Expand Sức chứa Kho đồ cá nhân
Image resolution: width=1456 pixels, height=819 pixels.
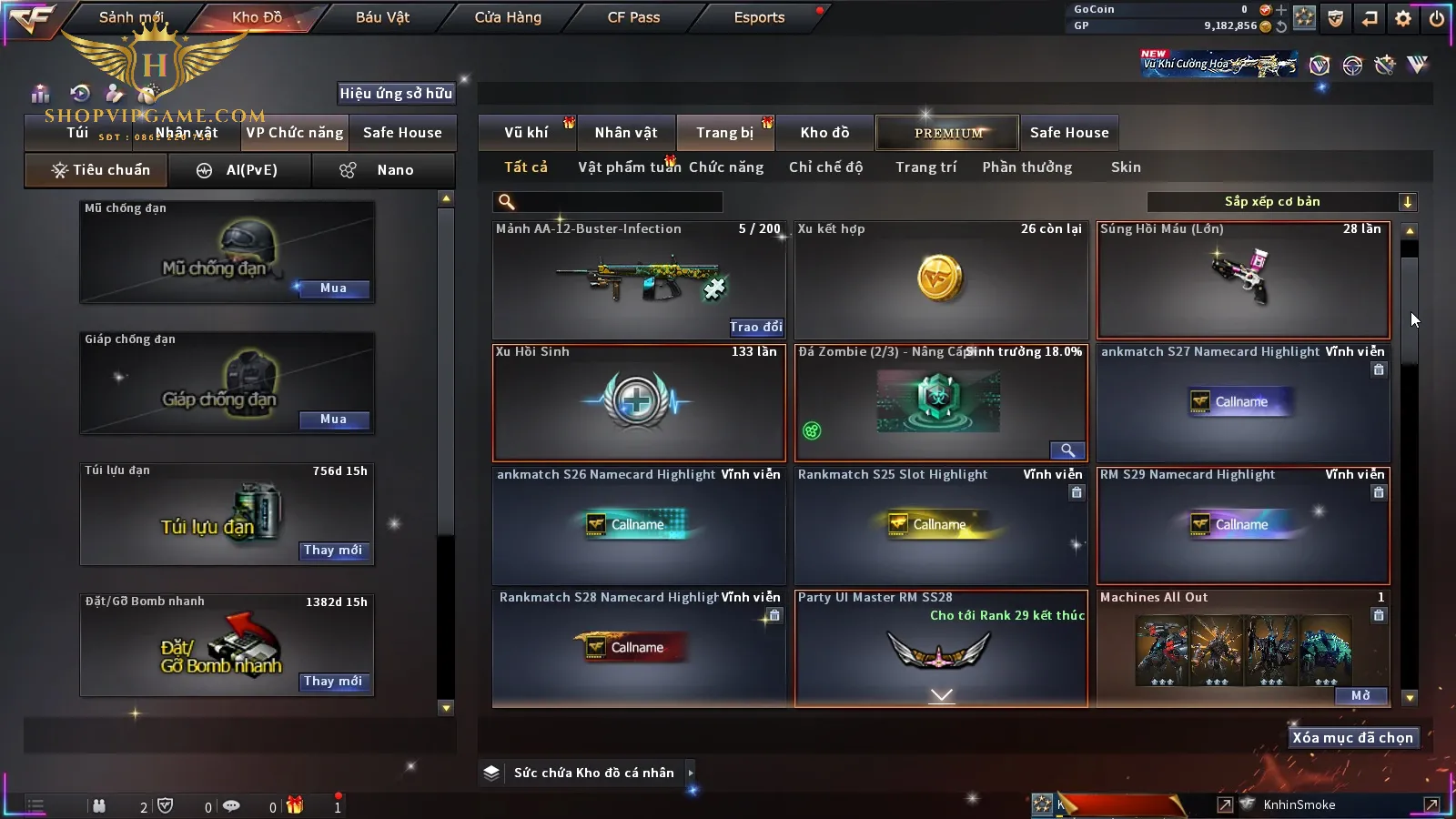pyautogui.click(x=691, y=773)
